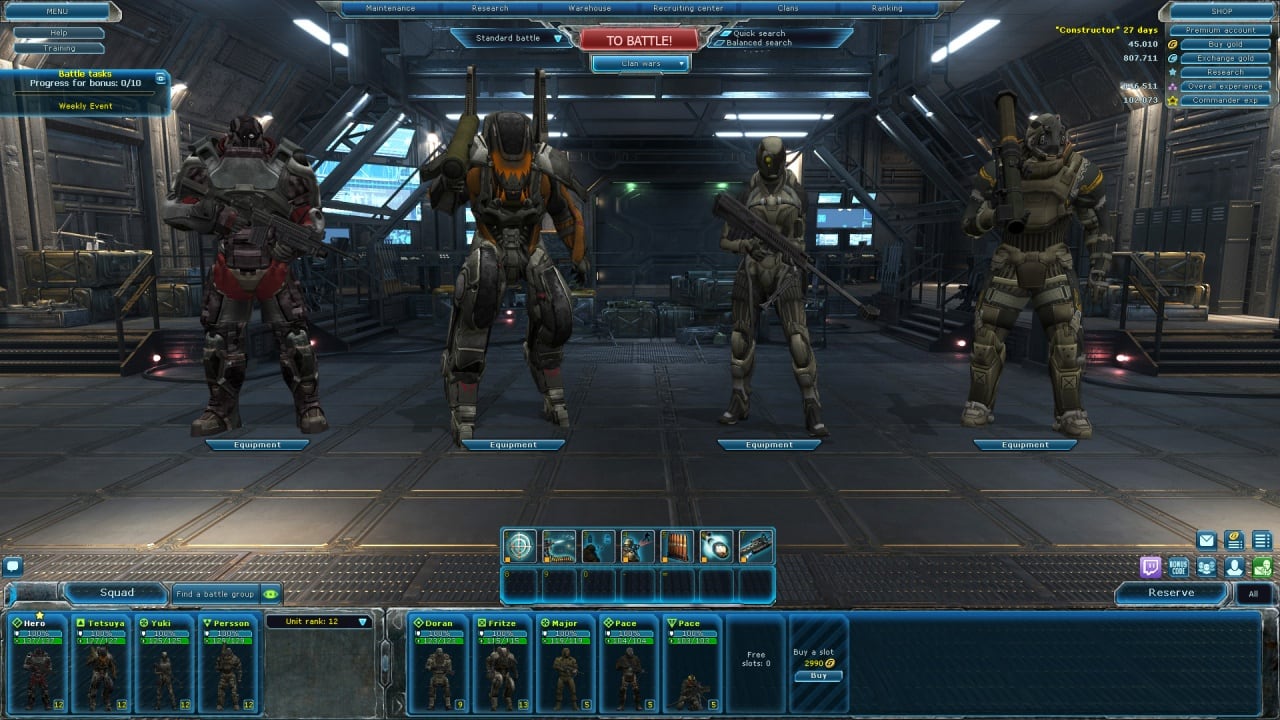This screenshot has height=720, width=1280.
Task: Open the mail envelope icon
Action: 1207,541
